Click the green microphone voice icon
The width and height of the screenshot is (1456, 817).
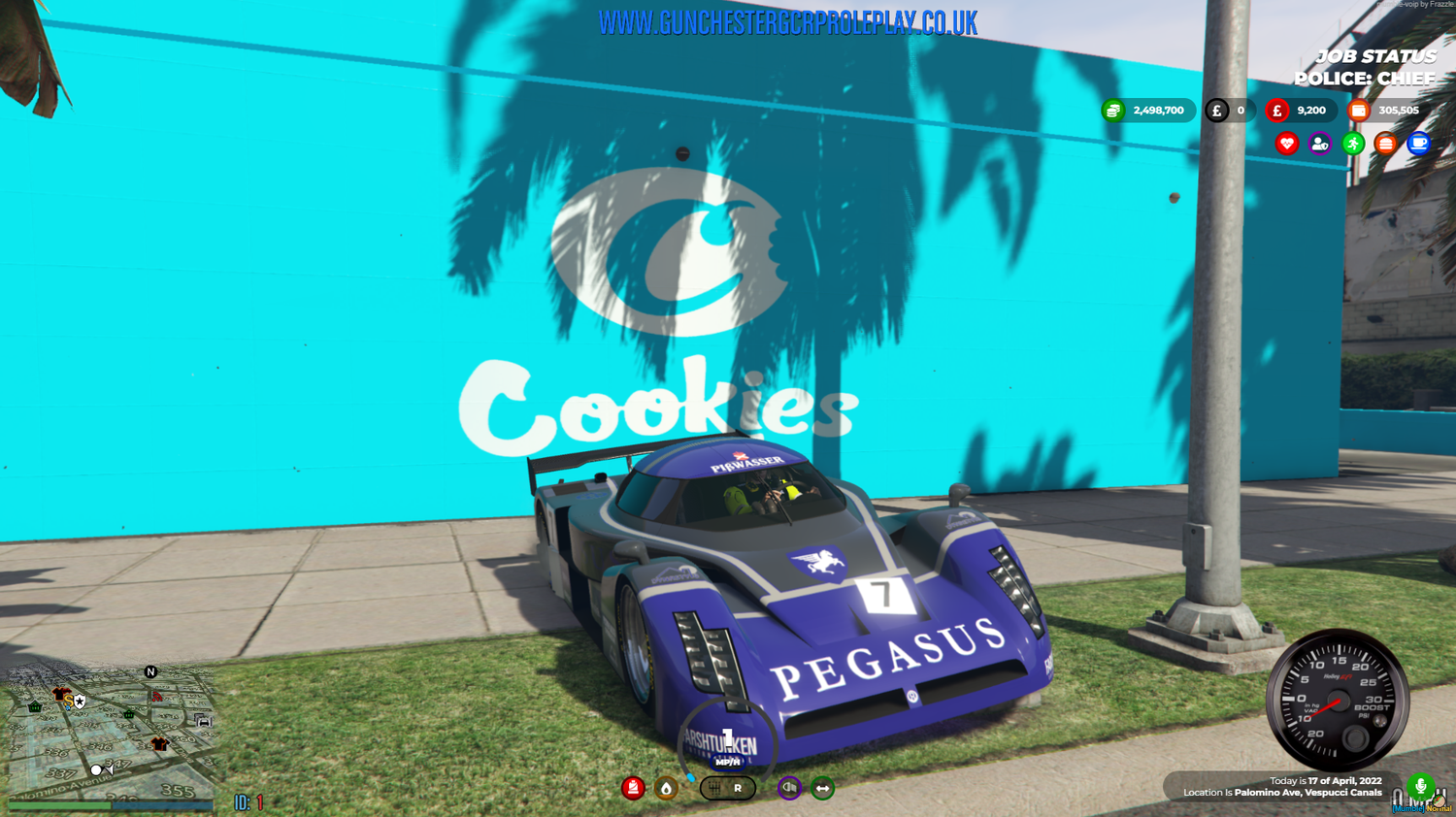[1420, 786]
